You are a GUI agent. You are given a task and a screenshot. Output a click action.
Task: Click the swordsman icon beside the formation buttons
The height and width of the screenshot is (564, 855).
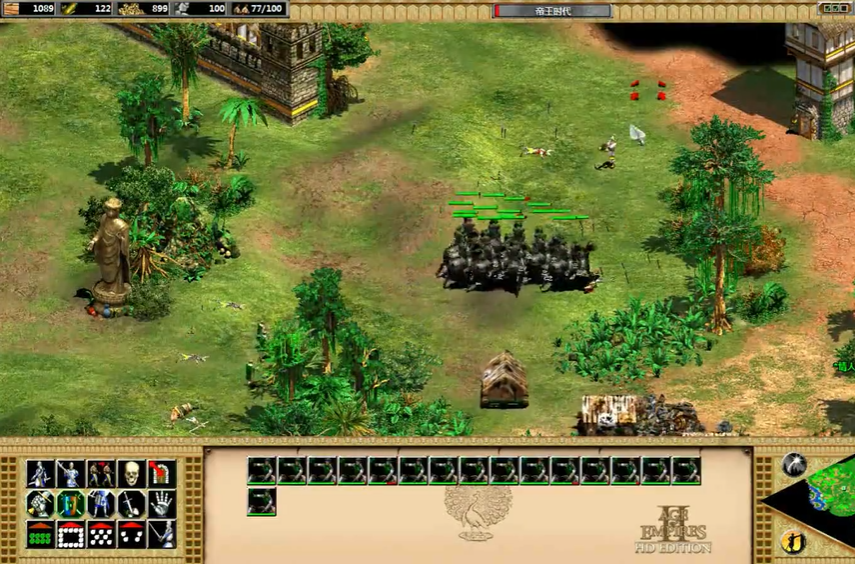click(x=162, y=535)
